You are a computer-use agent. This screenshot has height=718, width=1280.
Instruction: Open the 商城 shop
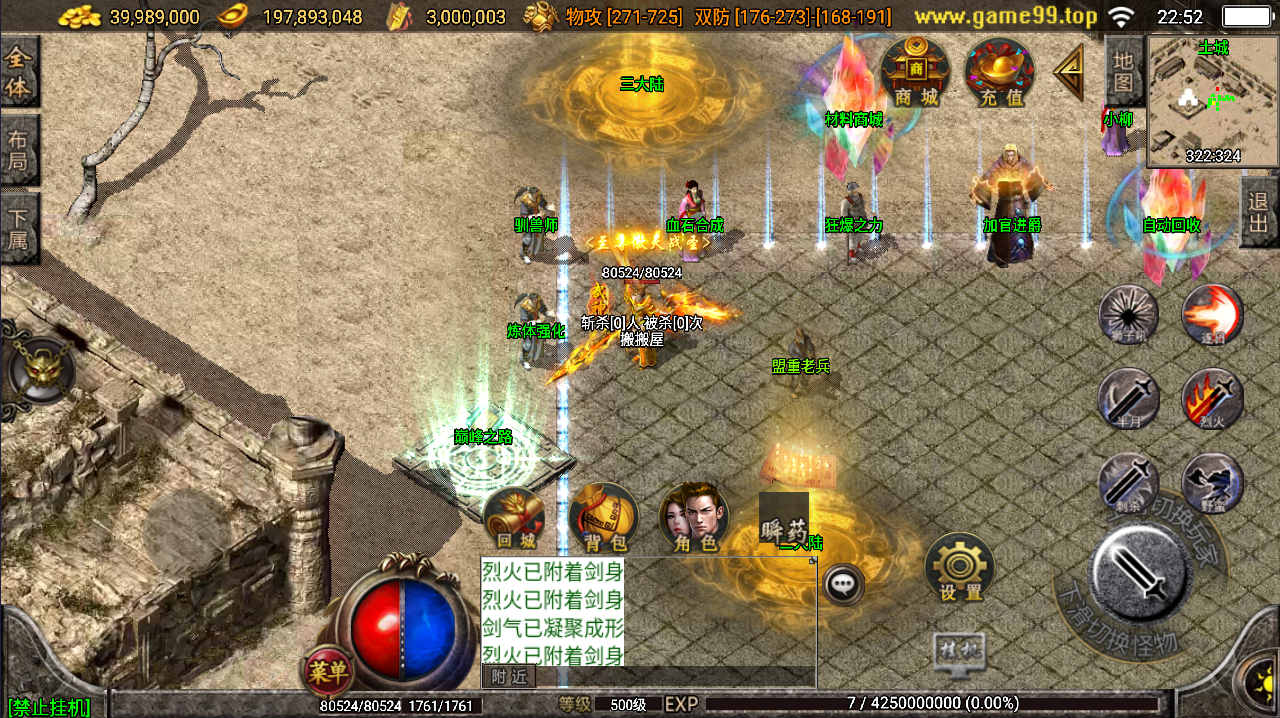tap(915, 72)
